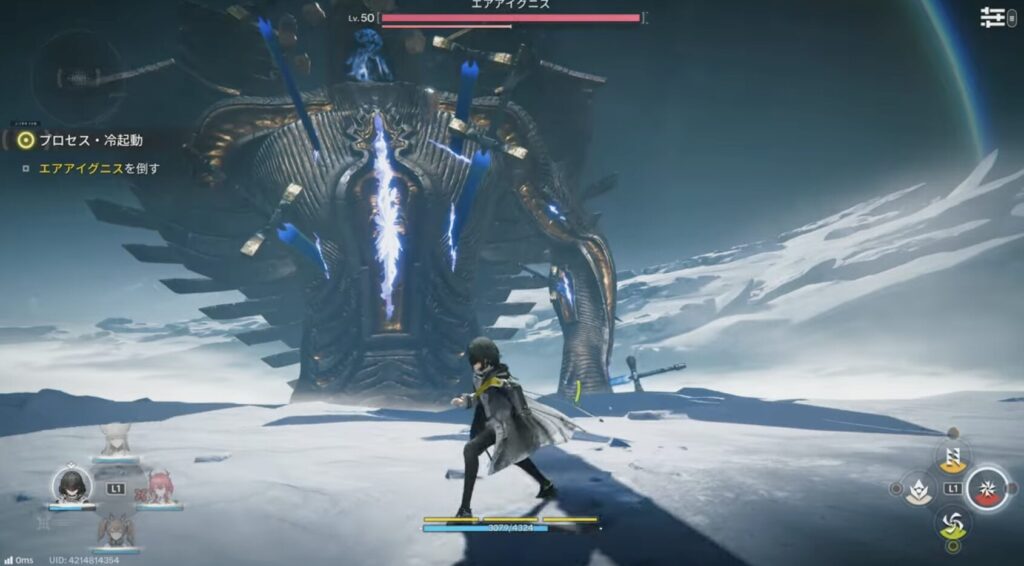1024x566 pixels.
Task: Activate the white crest skill icon
Action: pyautogui.click(x=918, y=489)
